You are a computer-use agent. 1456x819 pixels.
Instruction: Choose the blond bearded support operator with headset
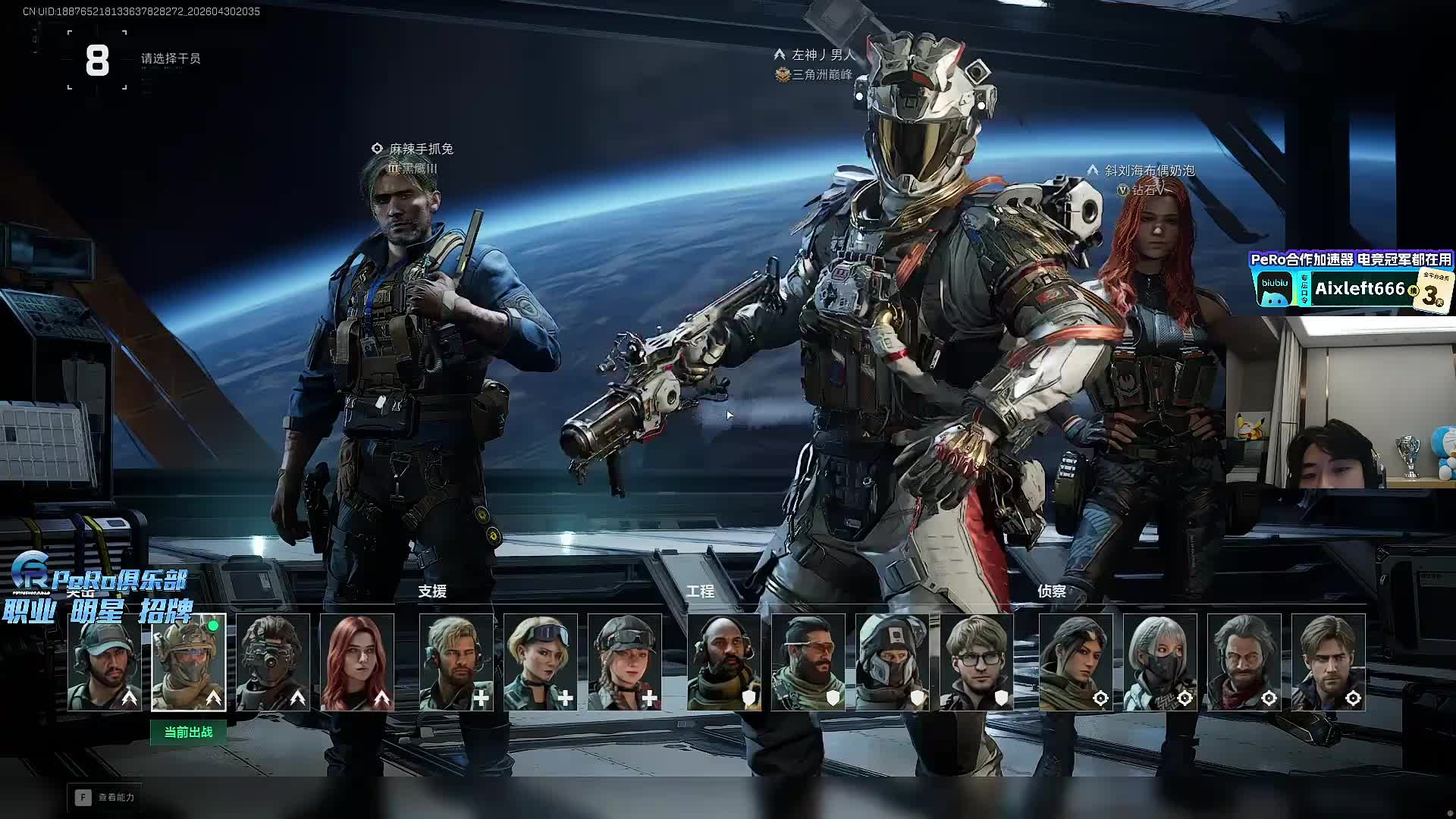(457, 662)
